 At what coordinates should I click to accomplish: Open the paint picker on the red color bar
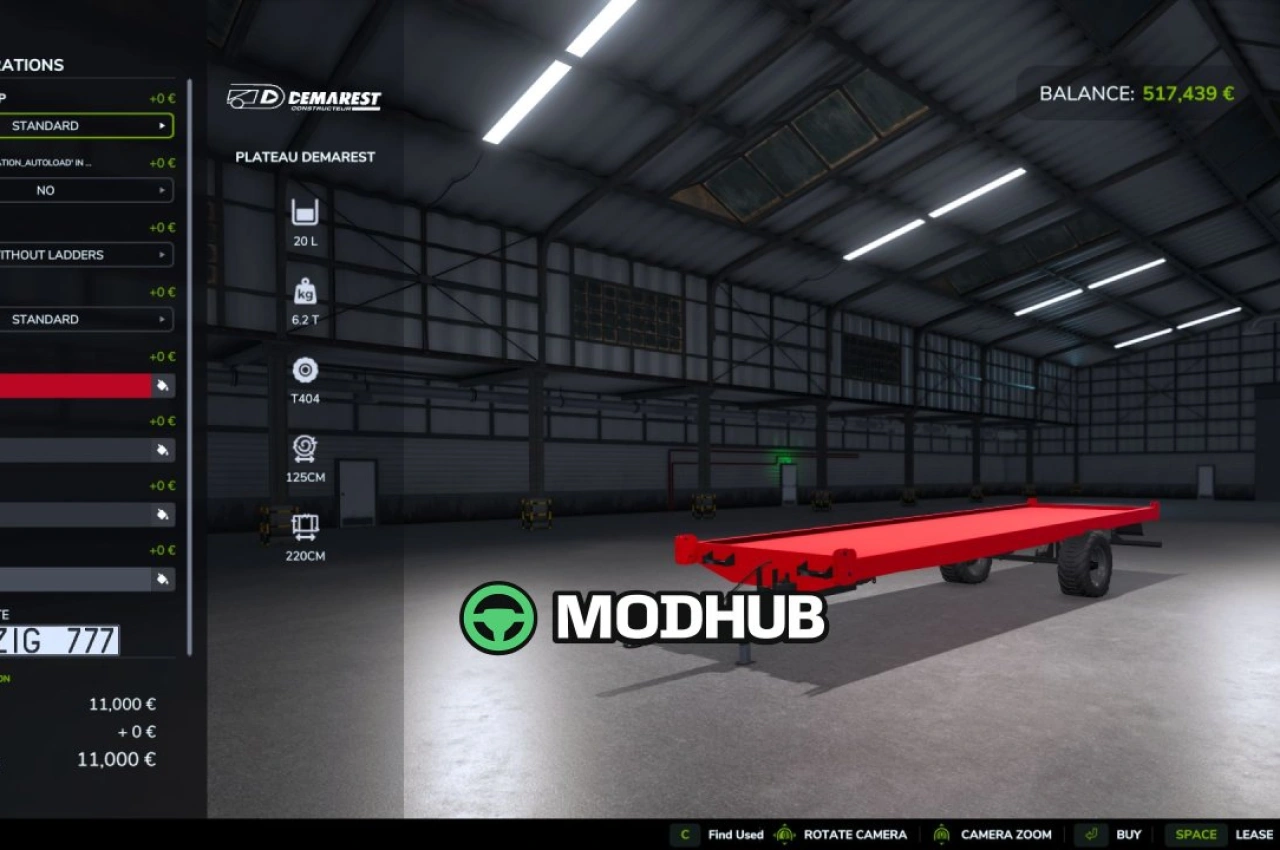[162, 386]
